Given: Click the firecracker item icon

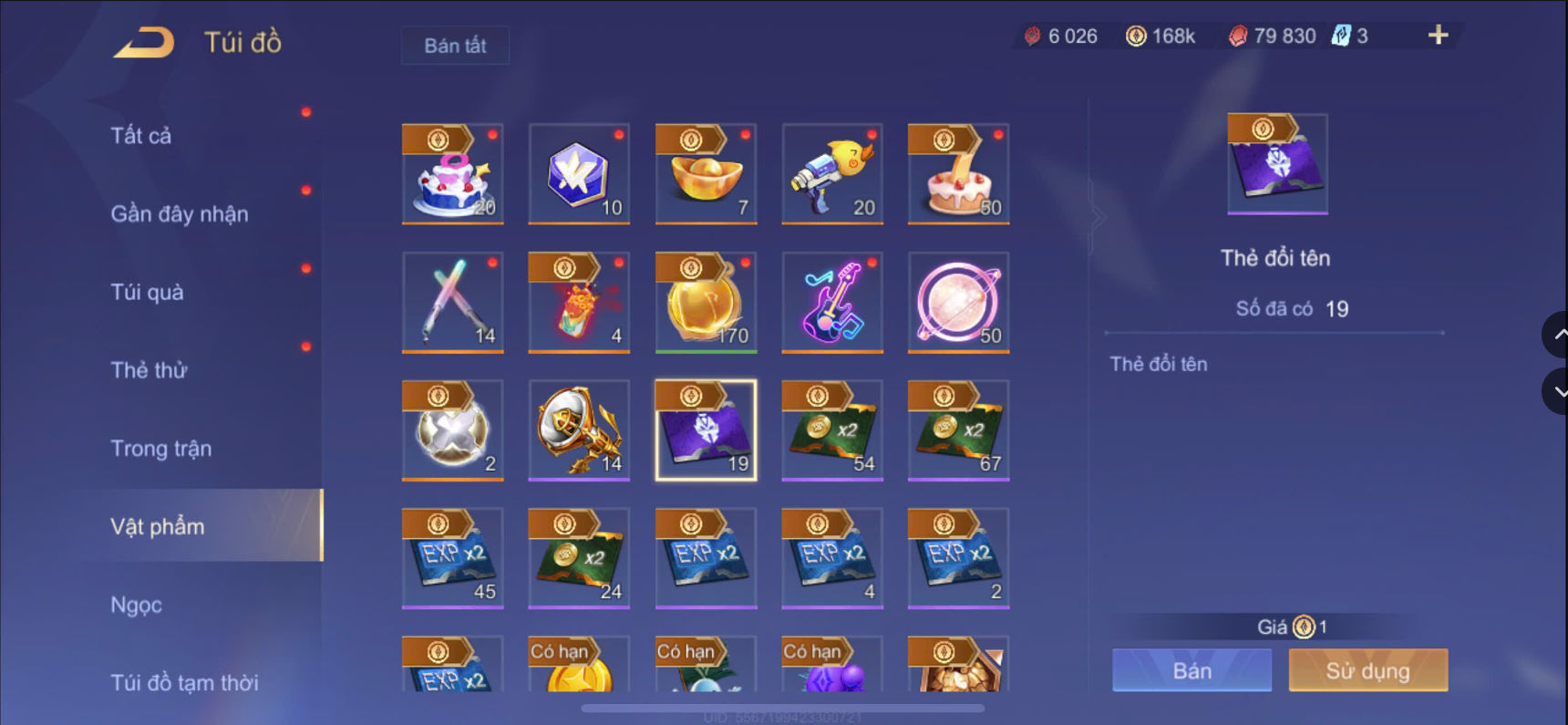Looking at the screenshot, I should [x=579, y=303].
